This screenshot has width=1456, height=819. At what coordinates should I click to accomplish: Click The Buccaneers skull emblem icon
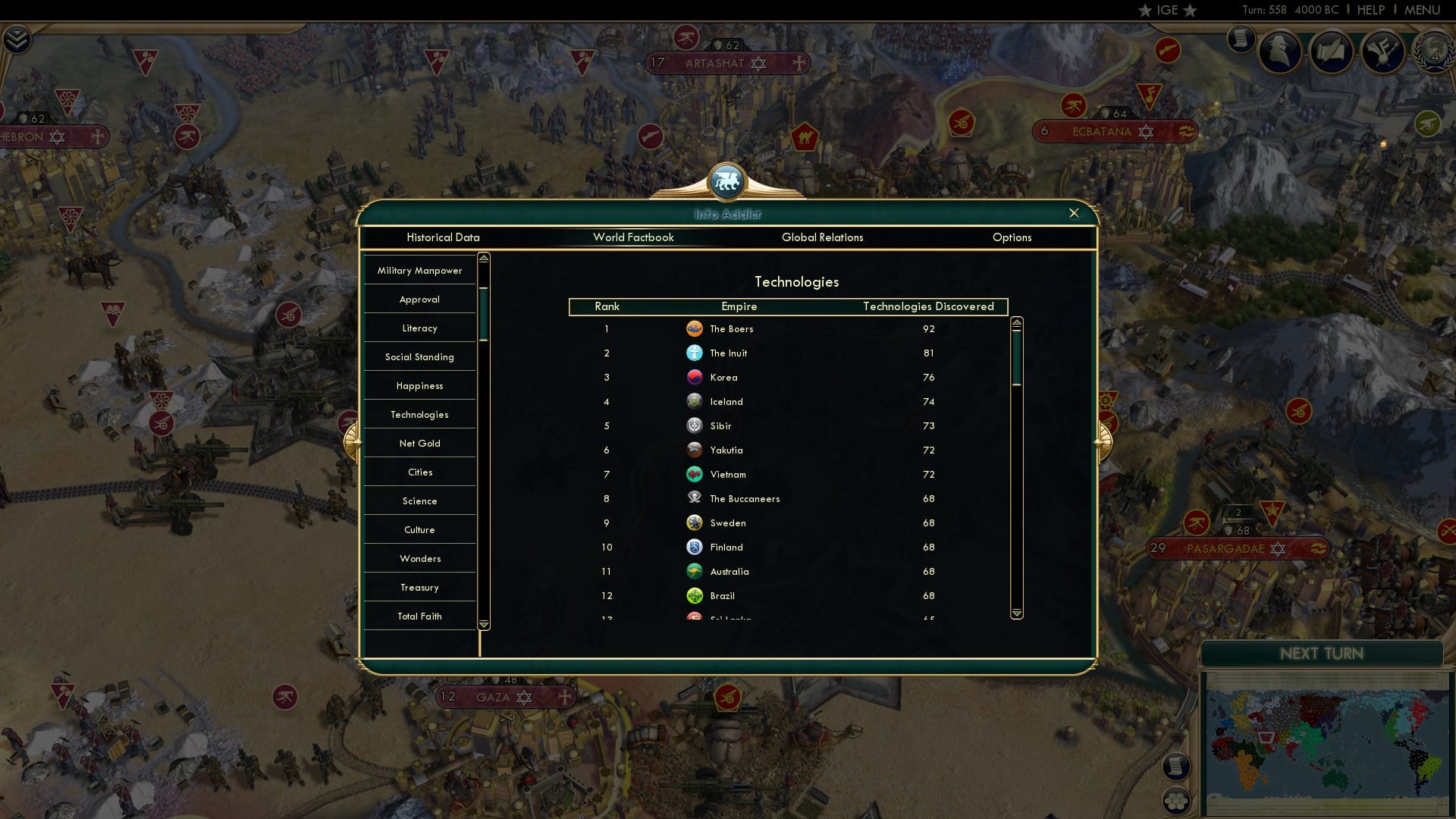click(694, 498)
